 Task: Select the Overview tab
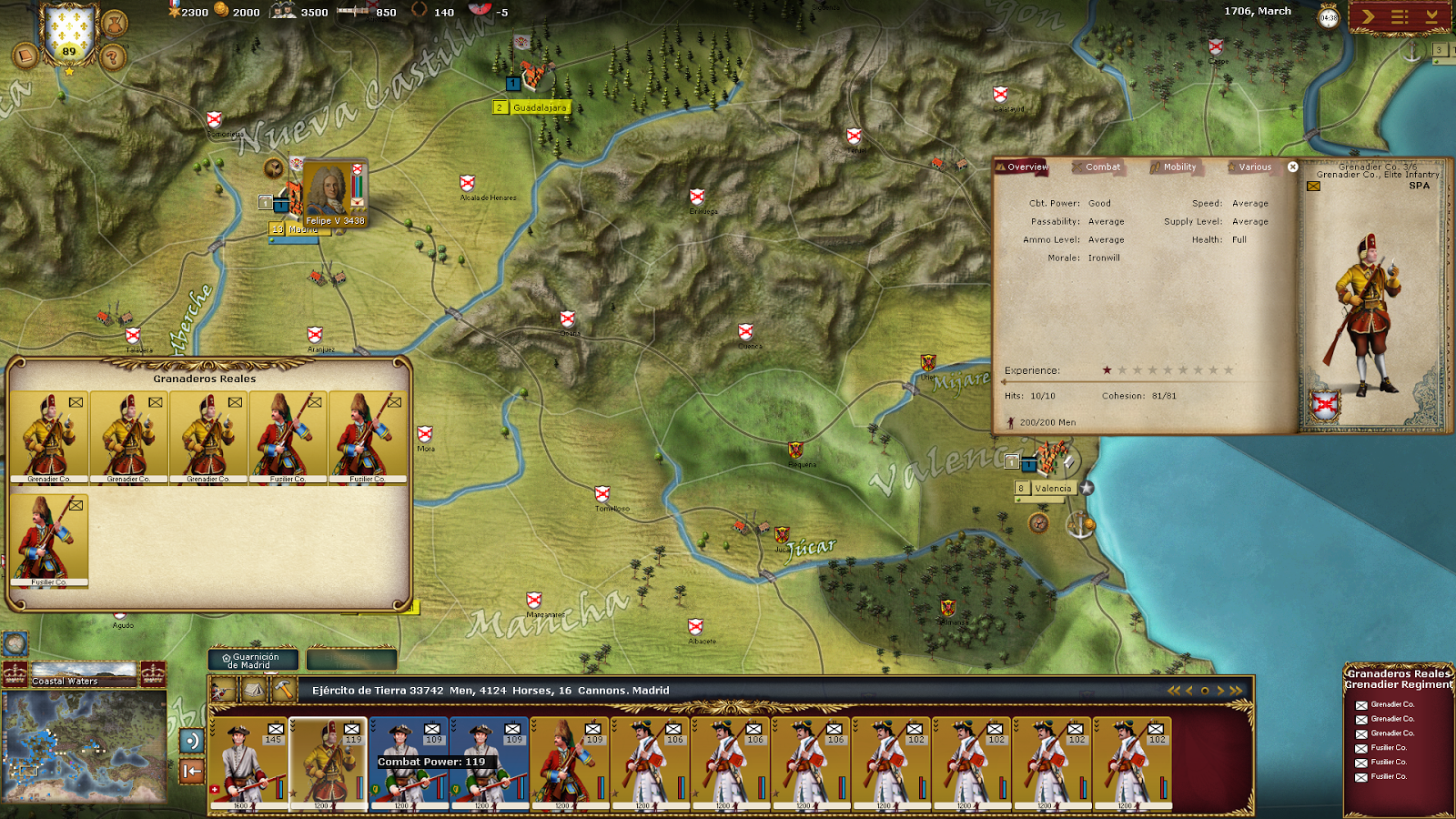1026,167
